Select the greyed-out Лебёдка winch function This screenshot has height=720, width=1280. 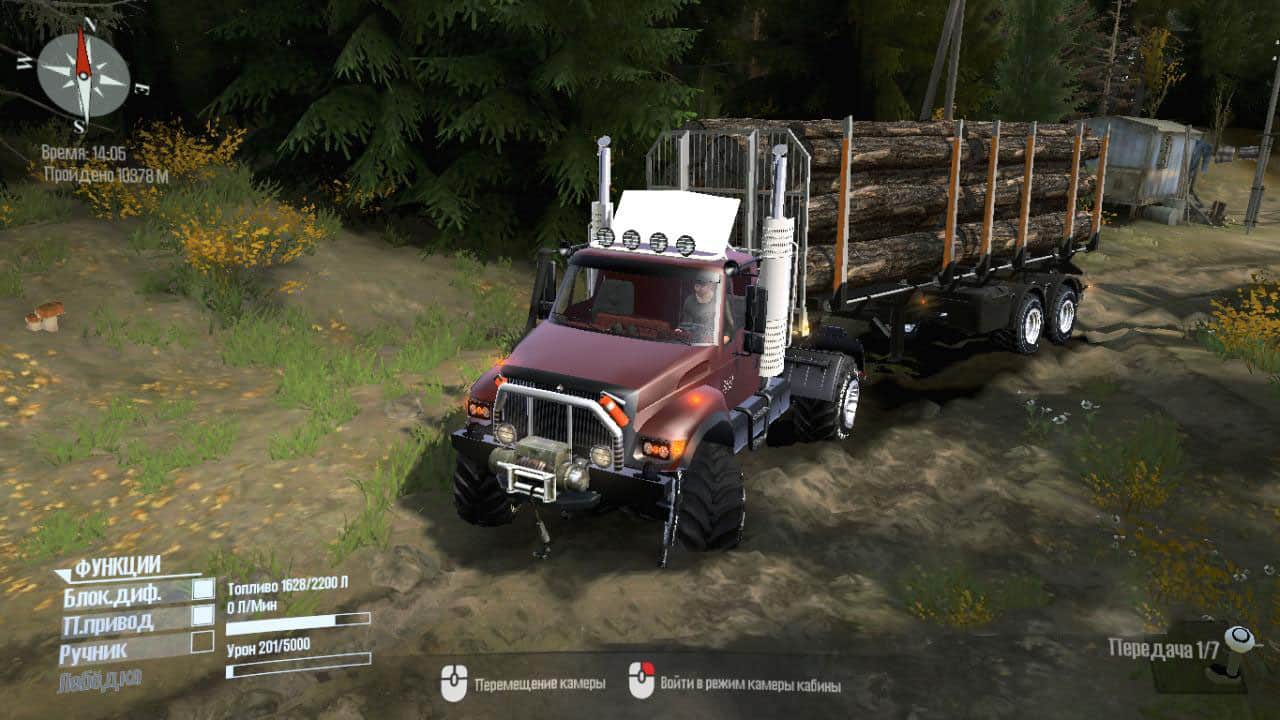tap(101, 679)
